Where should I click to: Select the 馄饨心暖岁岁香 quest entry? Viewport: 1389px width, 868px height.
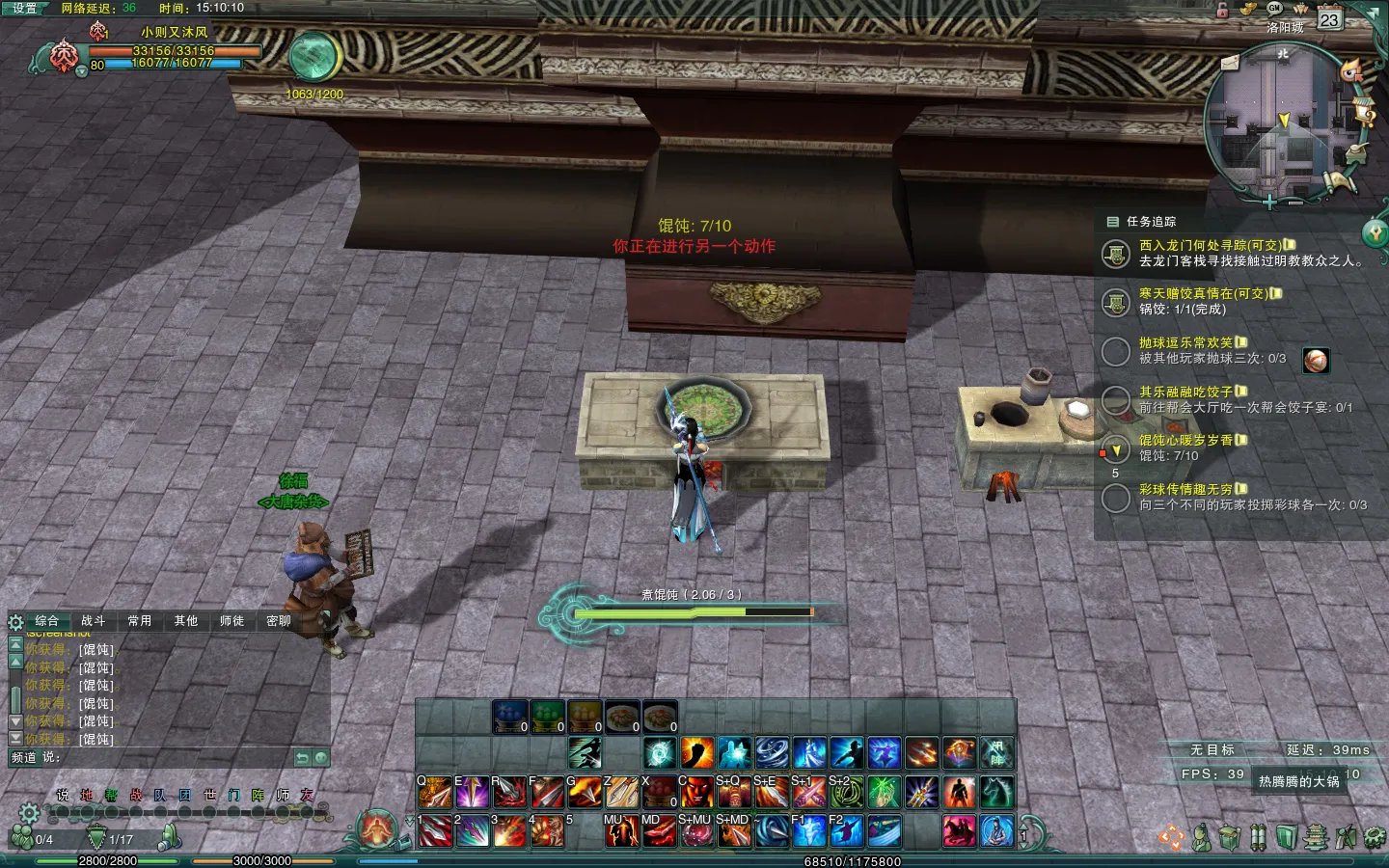coord(1185,441)
